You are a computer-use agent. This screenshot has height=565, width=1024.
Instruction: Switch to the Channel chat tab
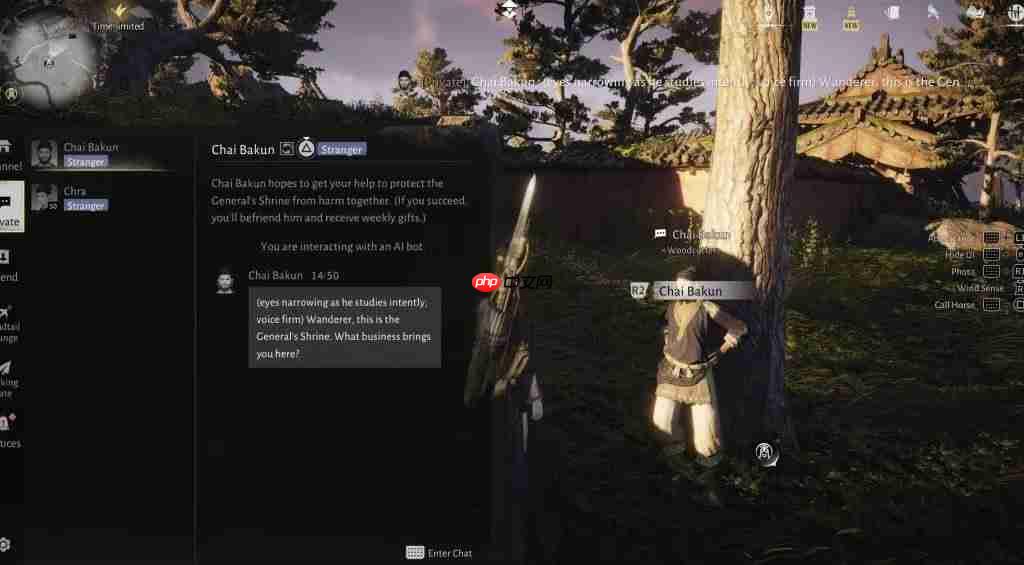(8, 155)
